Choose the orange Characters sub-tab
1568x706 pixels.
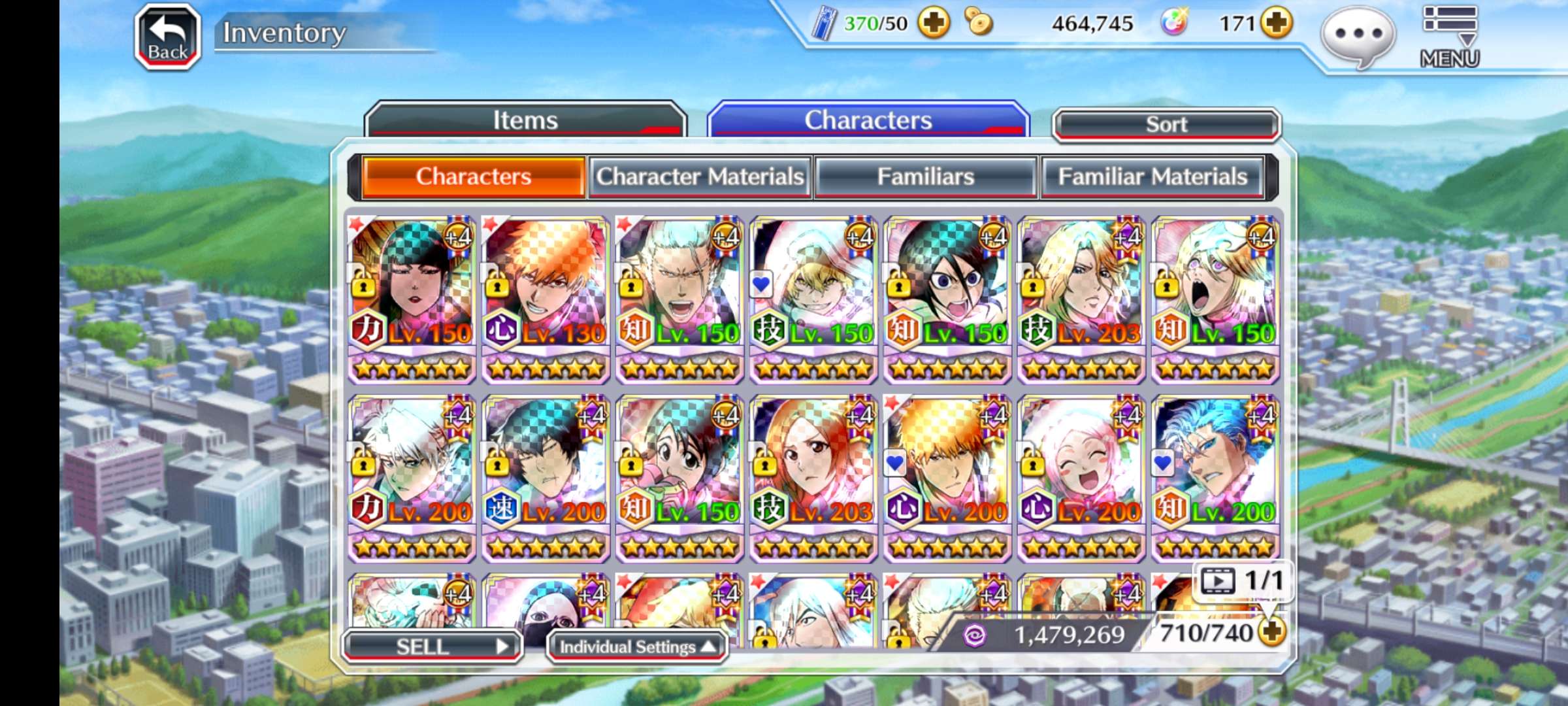(473, 176)
